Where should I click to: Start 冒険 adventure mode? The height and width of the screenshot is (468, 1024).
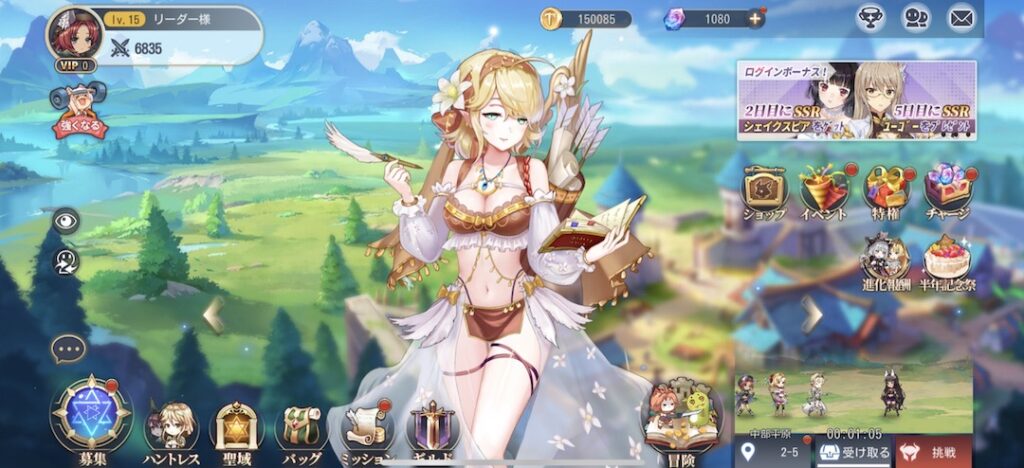point(682,420)
